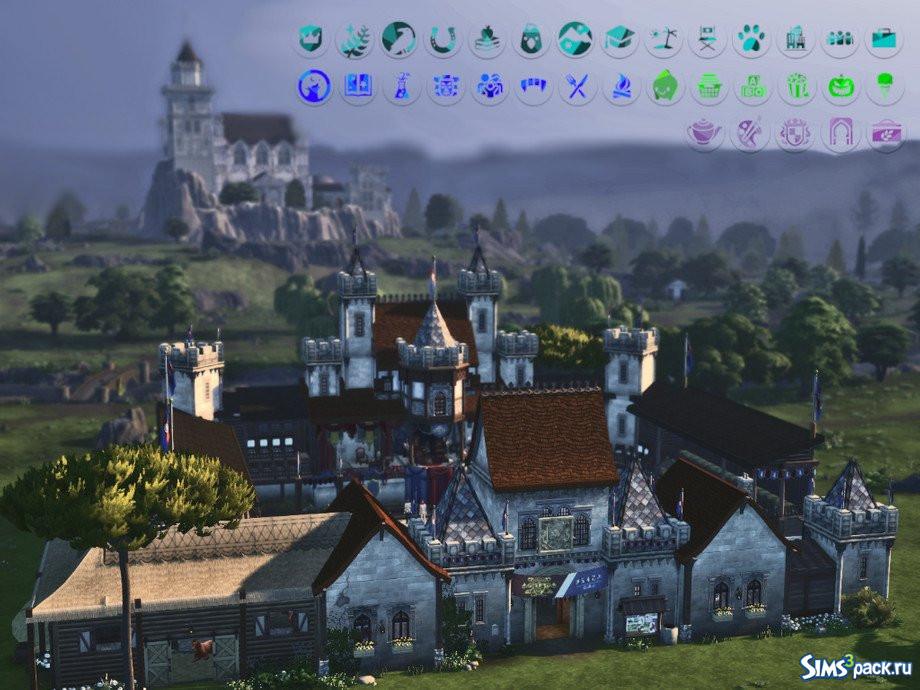Select the snowy mountain pack icon

point(575,39)
